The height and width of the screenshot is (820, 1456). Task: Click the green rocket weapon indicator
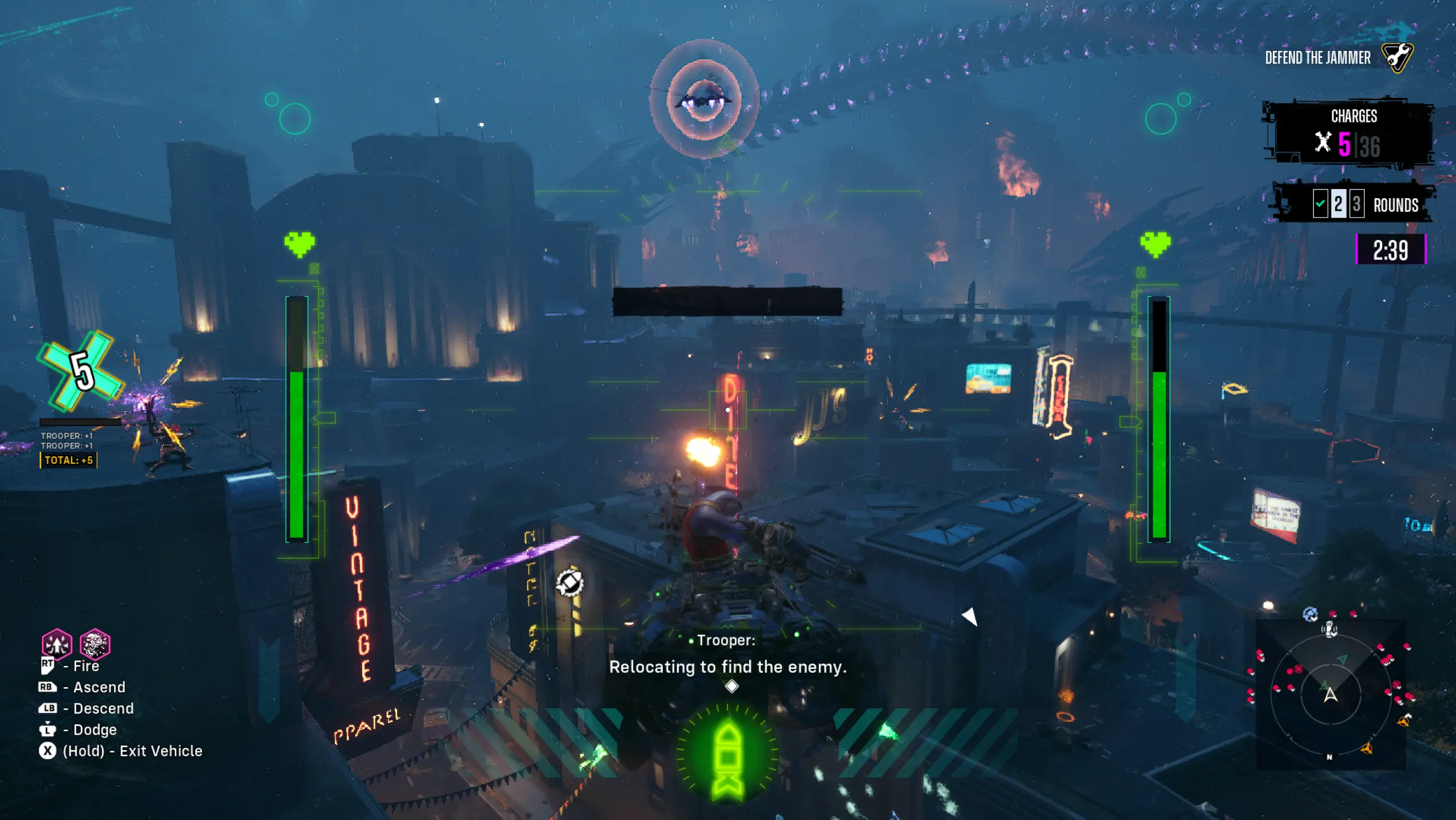point(727,757)
